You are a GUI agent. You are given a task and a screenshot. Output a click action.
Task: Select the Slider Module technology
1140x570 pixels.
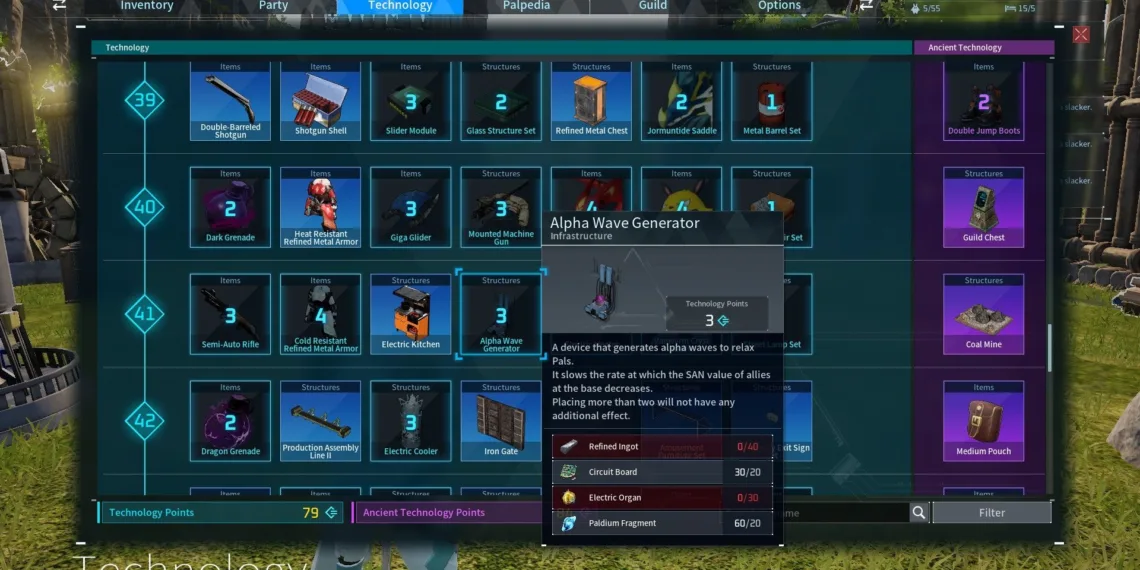(411, 100)
